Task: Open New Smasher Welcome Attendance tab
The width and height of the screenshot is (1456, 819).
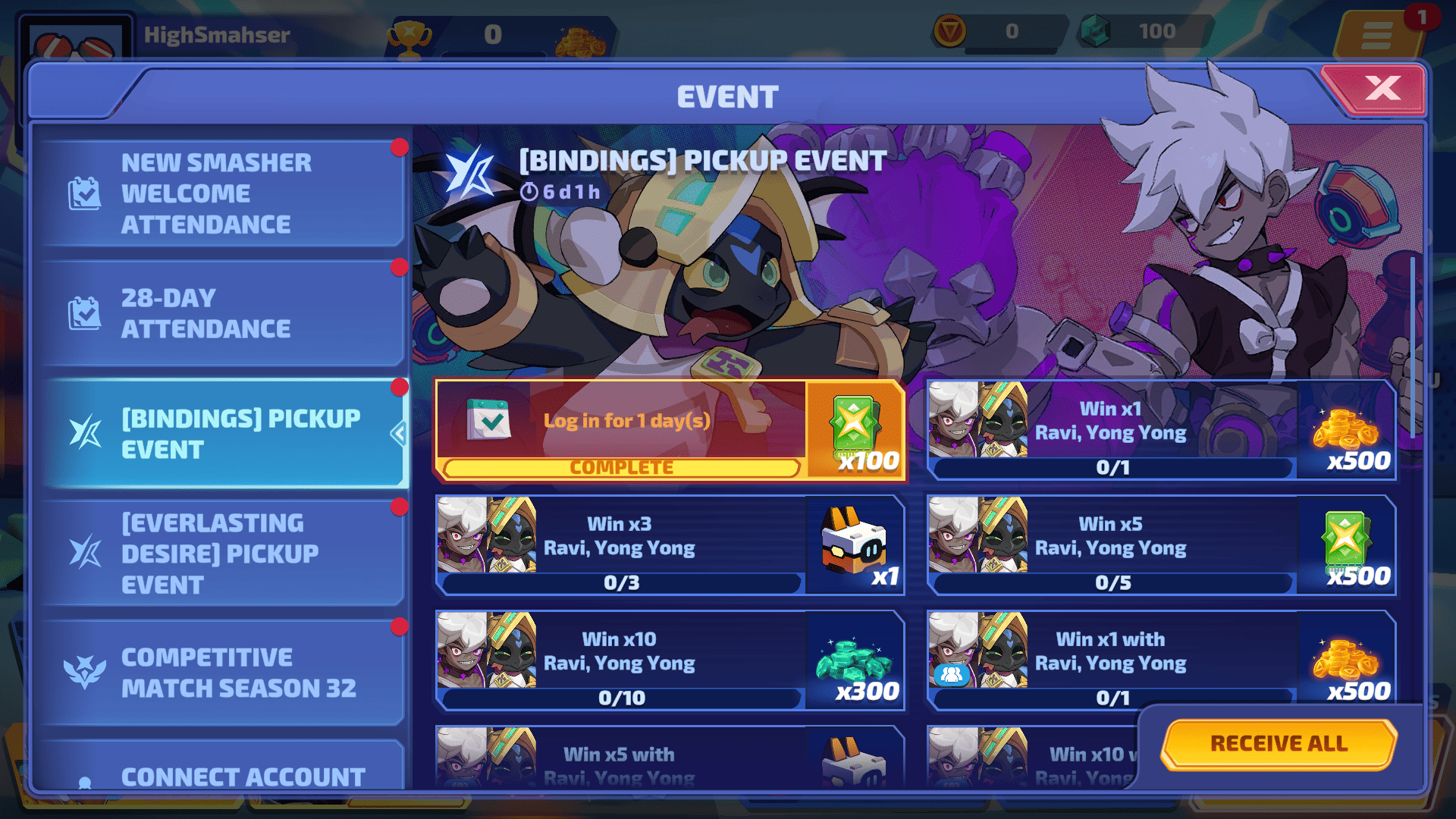Action: [220, 193]
